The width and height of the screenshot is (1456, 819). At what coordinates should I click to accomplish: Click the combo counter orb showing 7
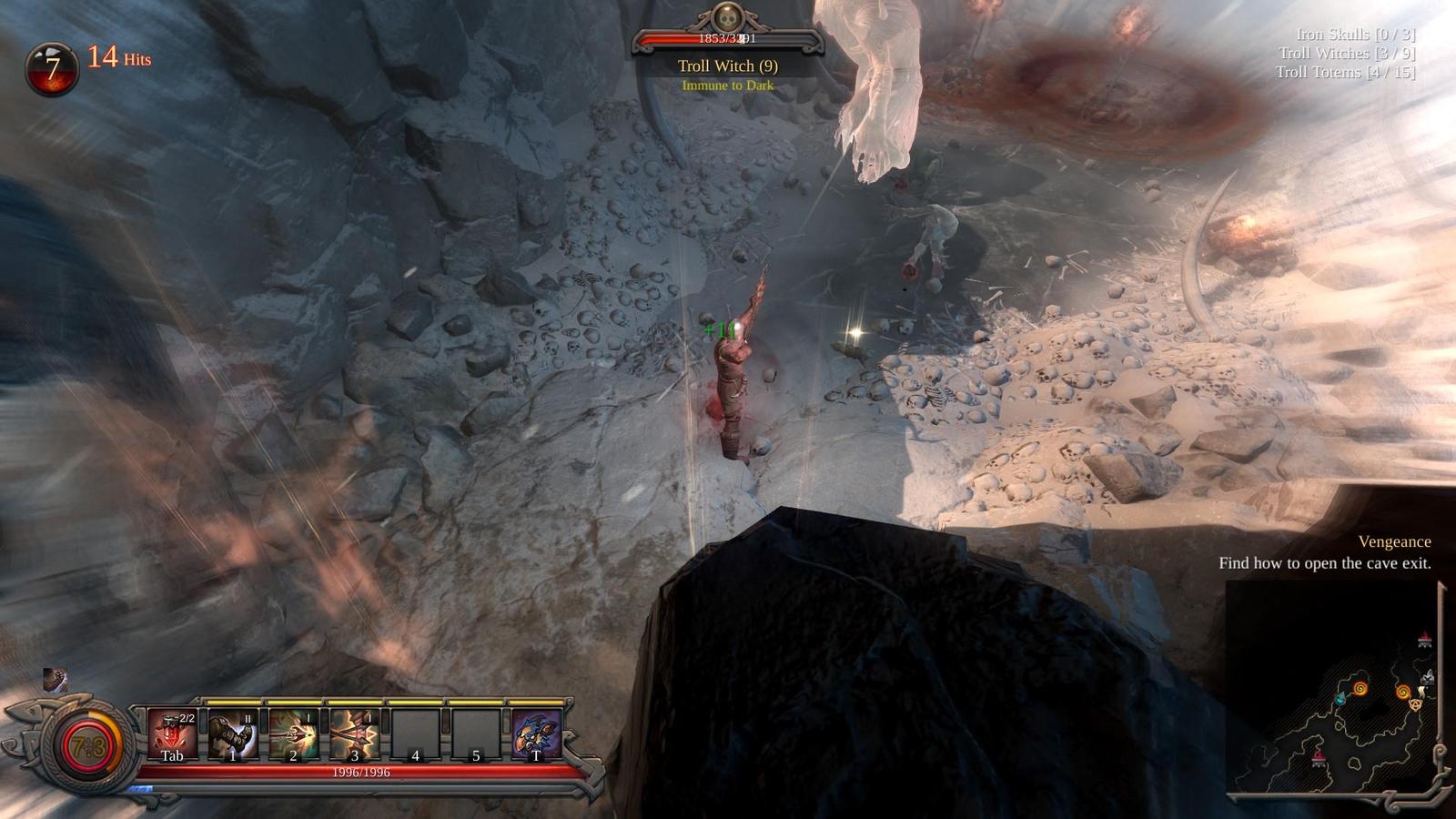tap(52, 68)
